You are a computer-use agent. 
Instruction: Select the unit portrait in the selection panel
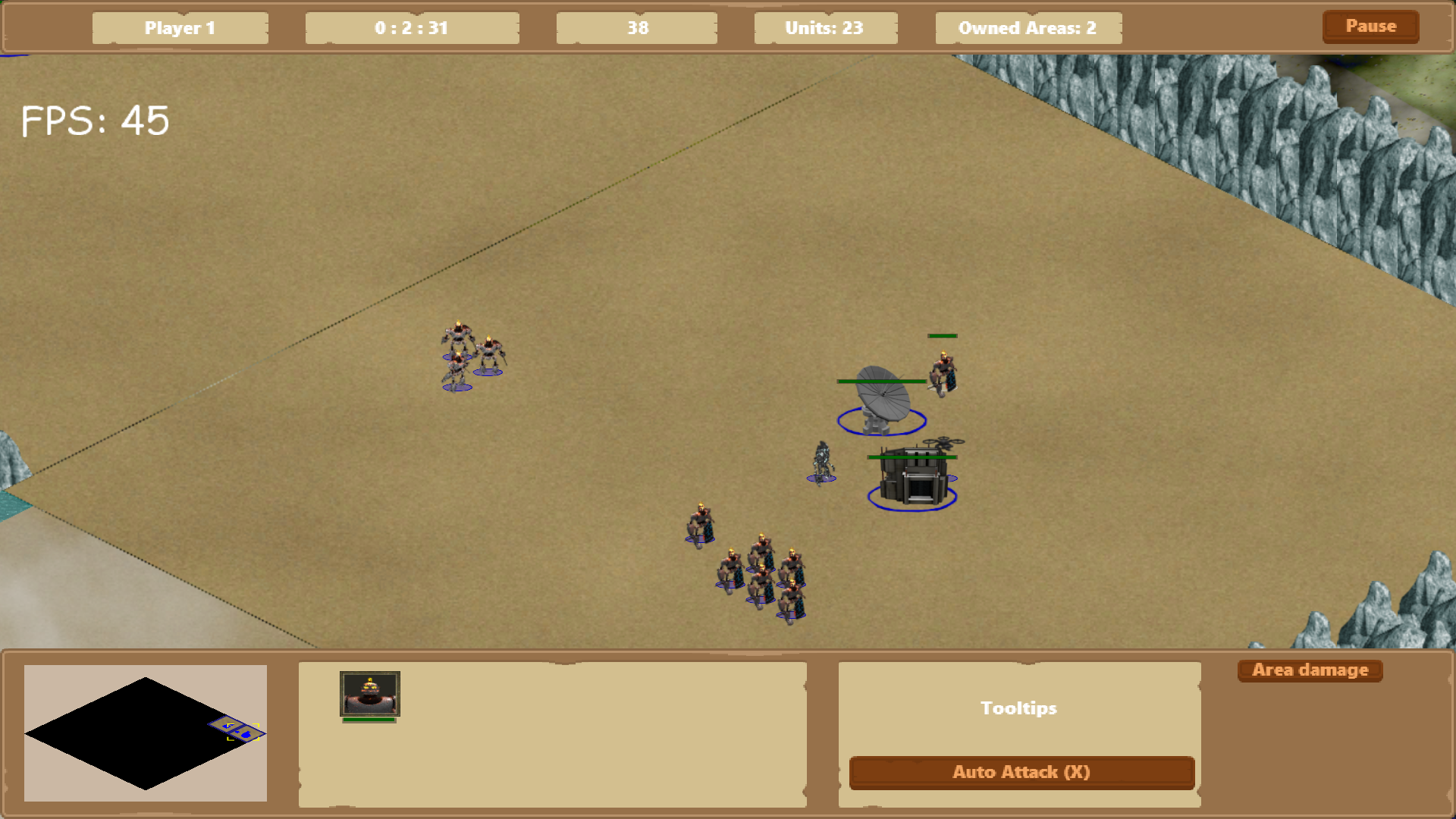tap(369, 693)
